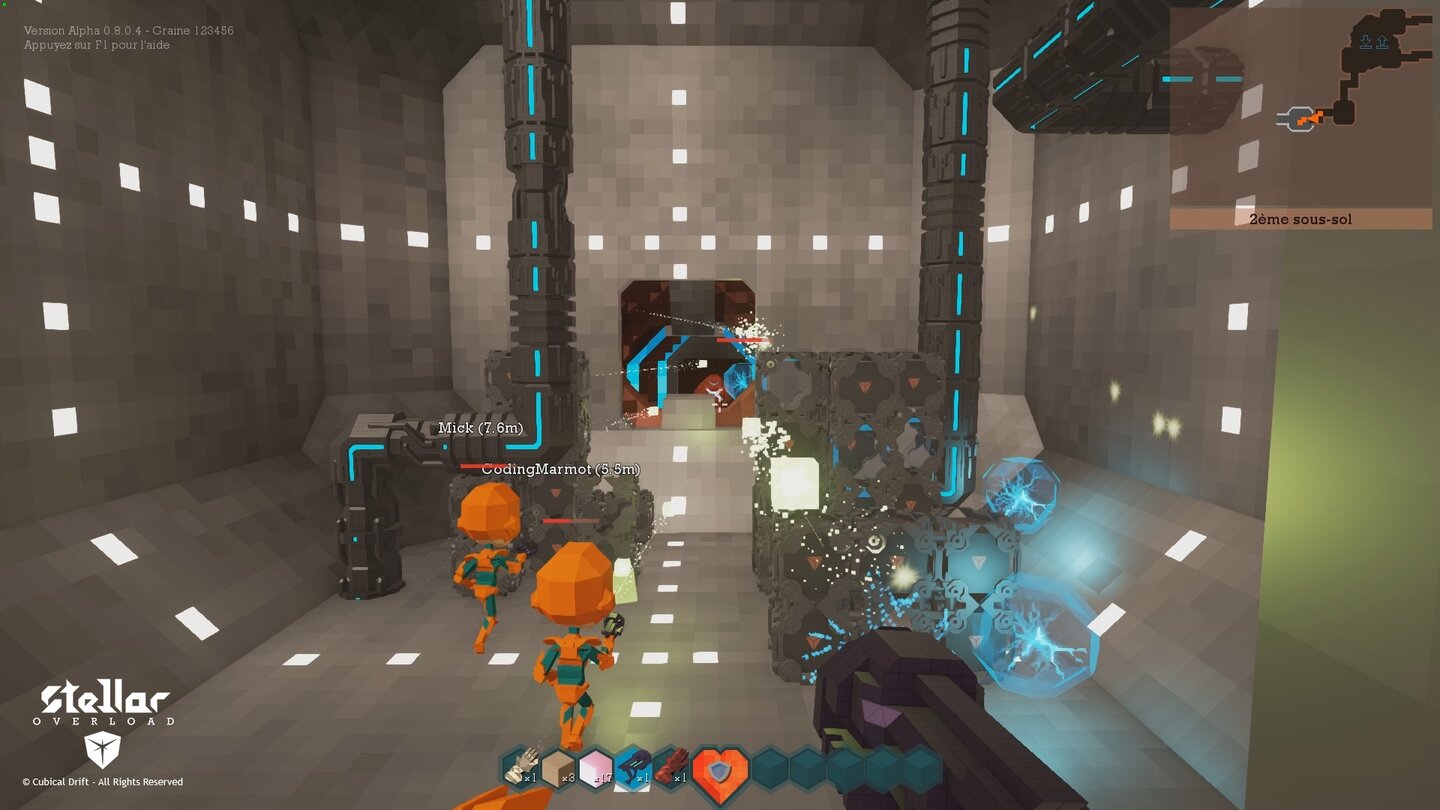Select the wooden block stack (×3)
This screenshot has width=1440, height=810.
point(557,770)
